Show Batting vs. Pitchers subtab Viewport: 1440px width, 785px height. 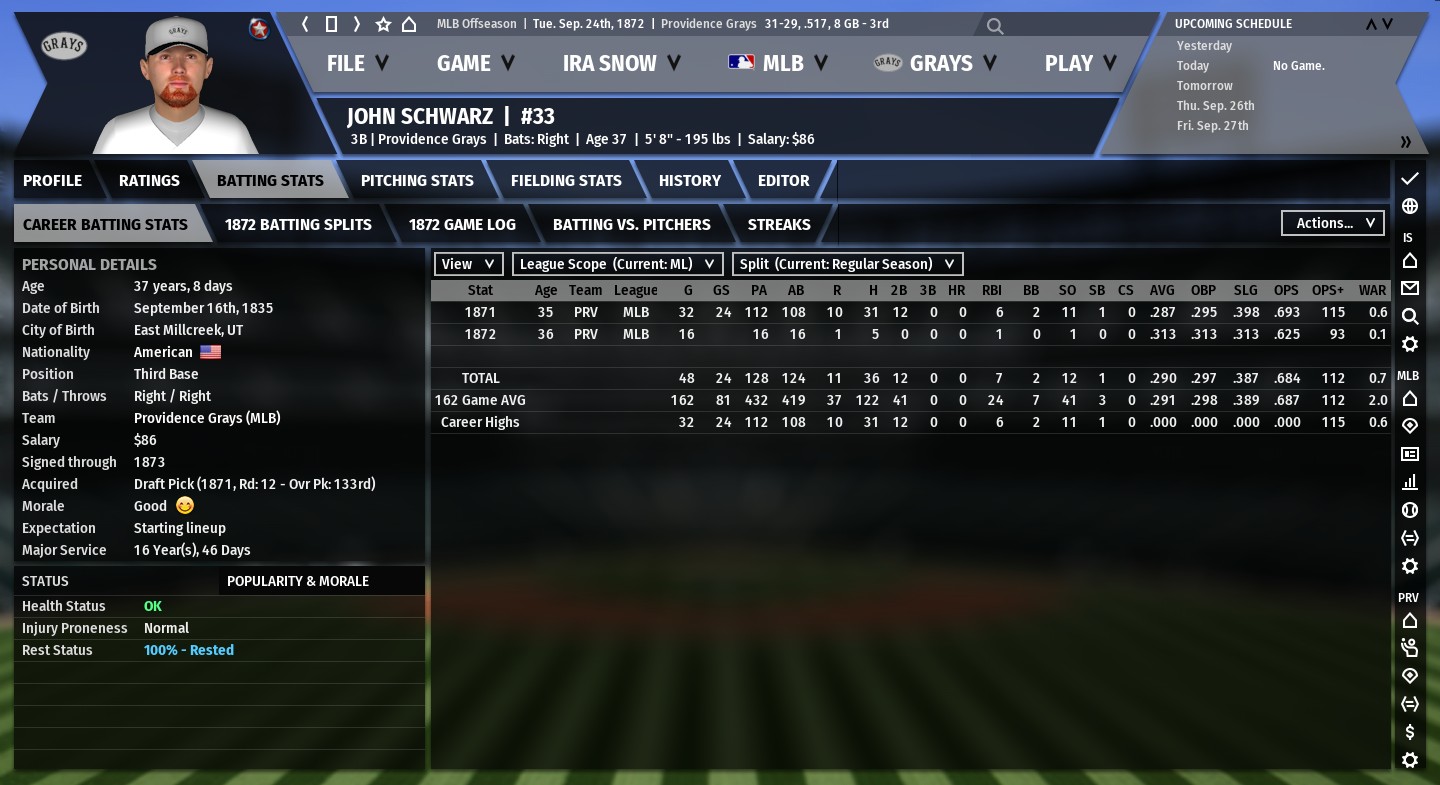[632, 225]
